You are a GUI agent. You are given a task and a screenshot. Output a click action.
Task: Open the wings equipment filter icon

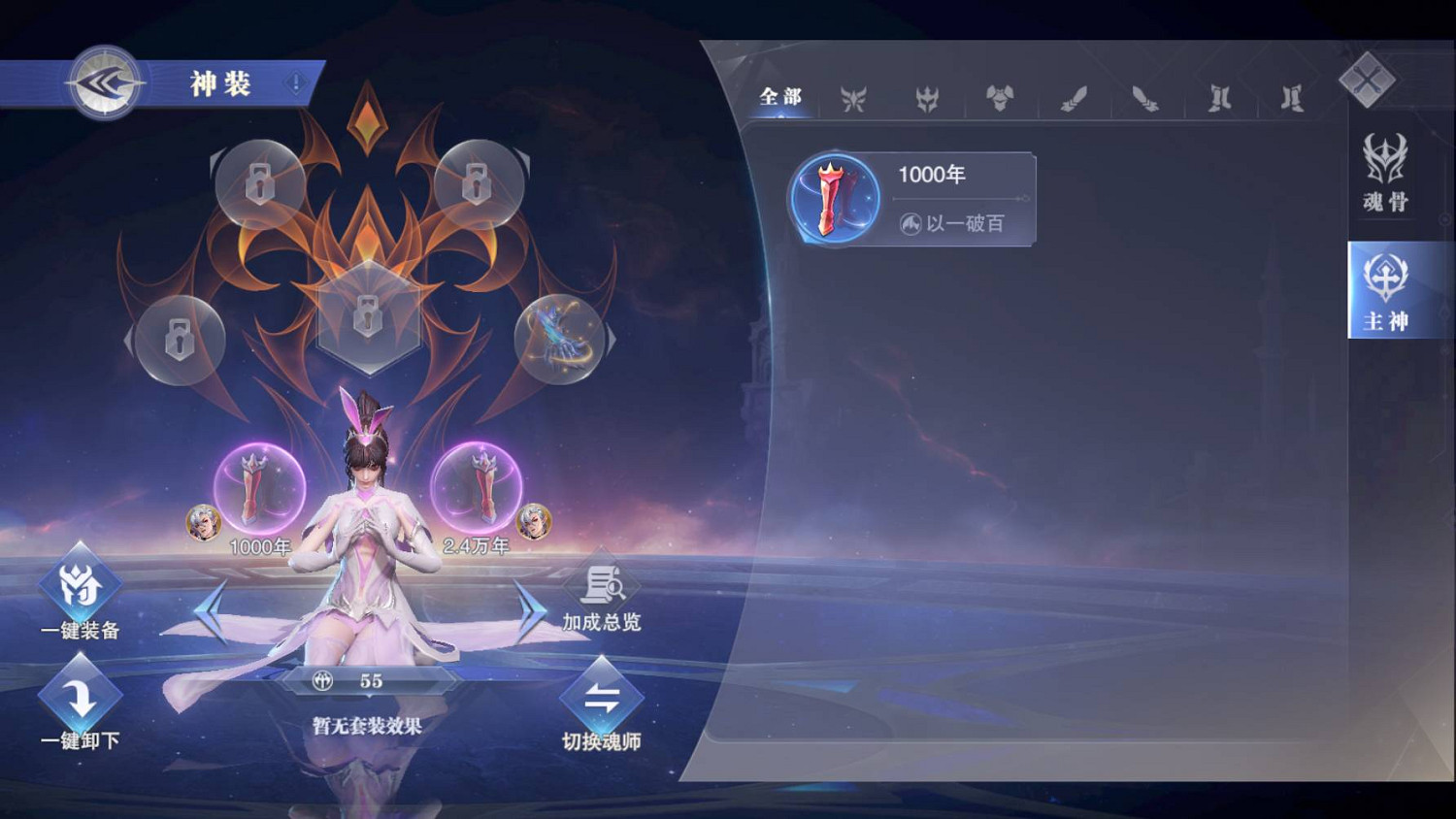pos(854,98)
